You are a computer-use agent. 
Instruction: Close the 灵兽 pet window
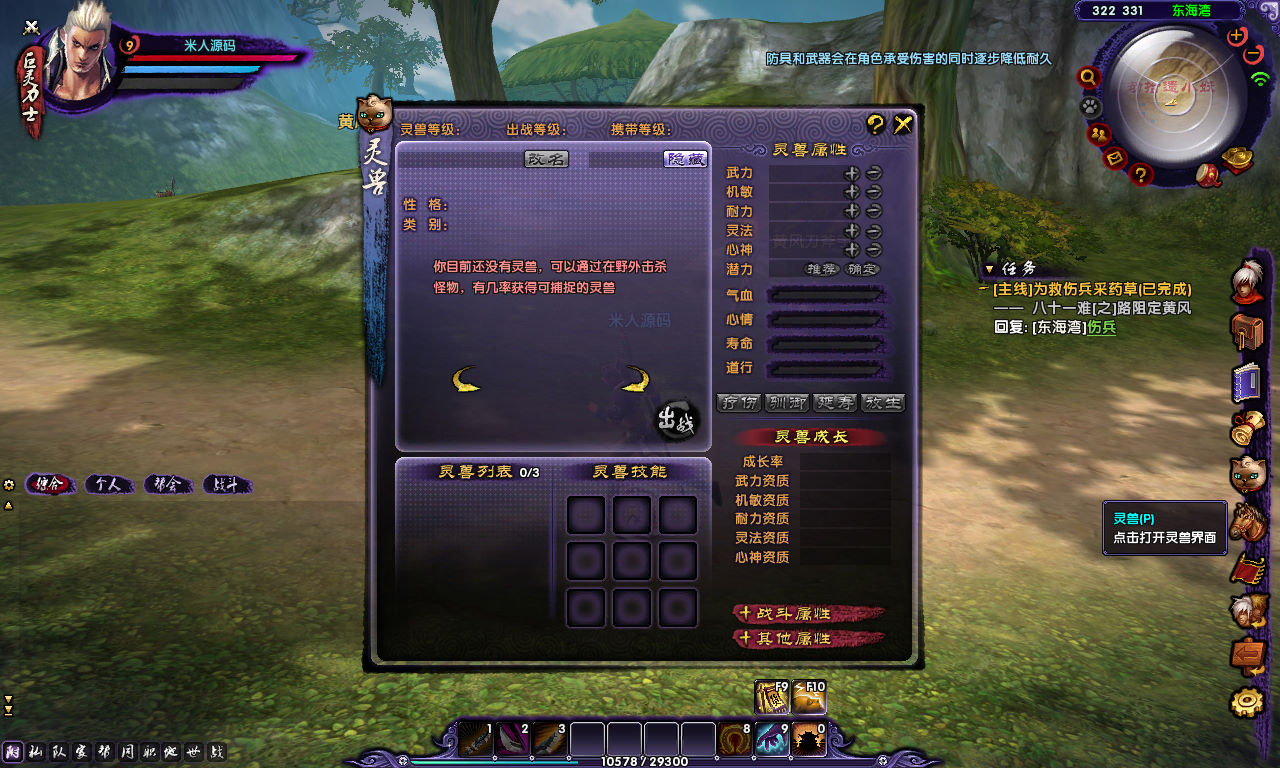(903, 125)
